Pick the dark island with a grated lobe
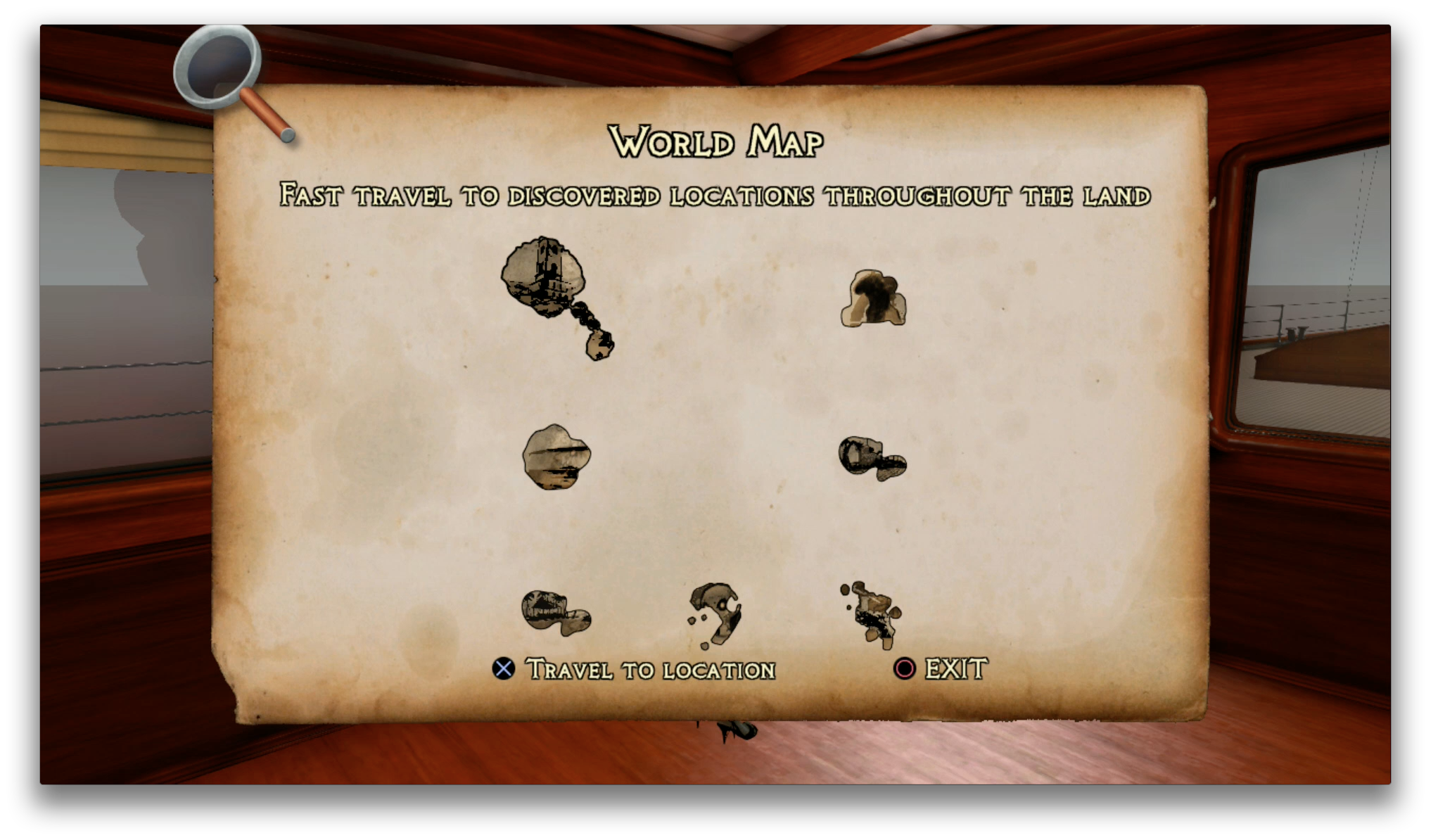 871,458
